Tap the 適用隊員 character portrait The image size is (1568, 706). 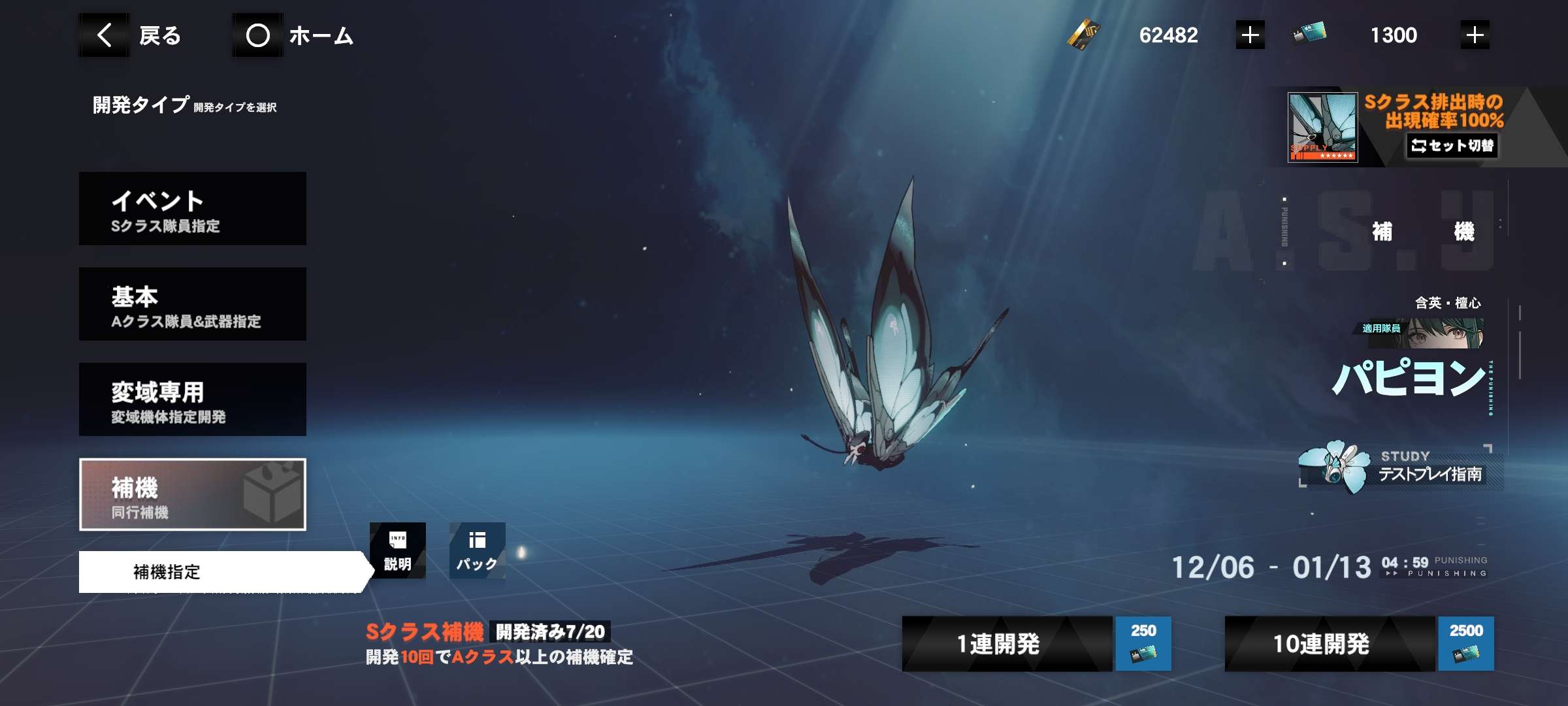coord(1444,333)
